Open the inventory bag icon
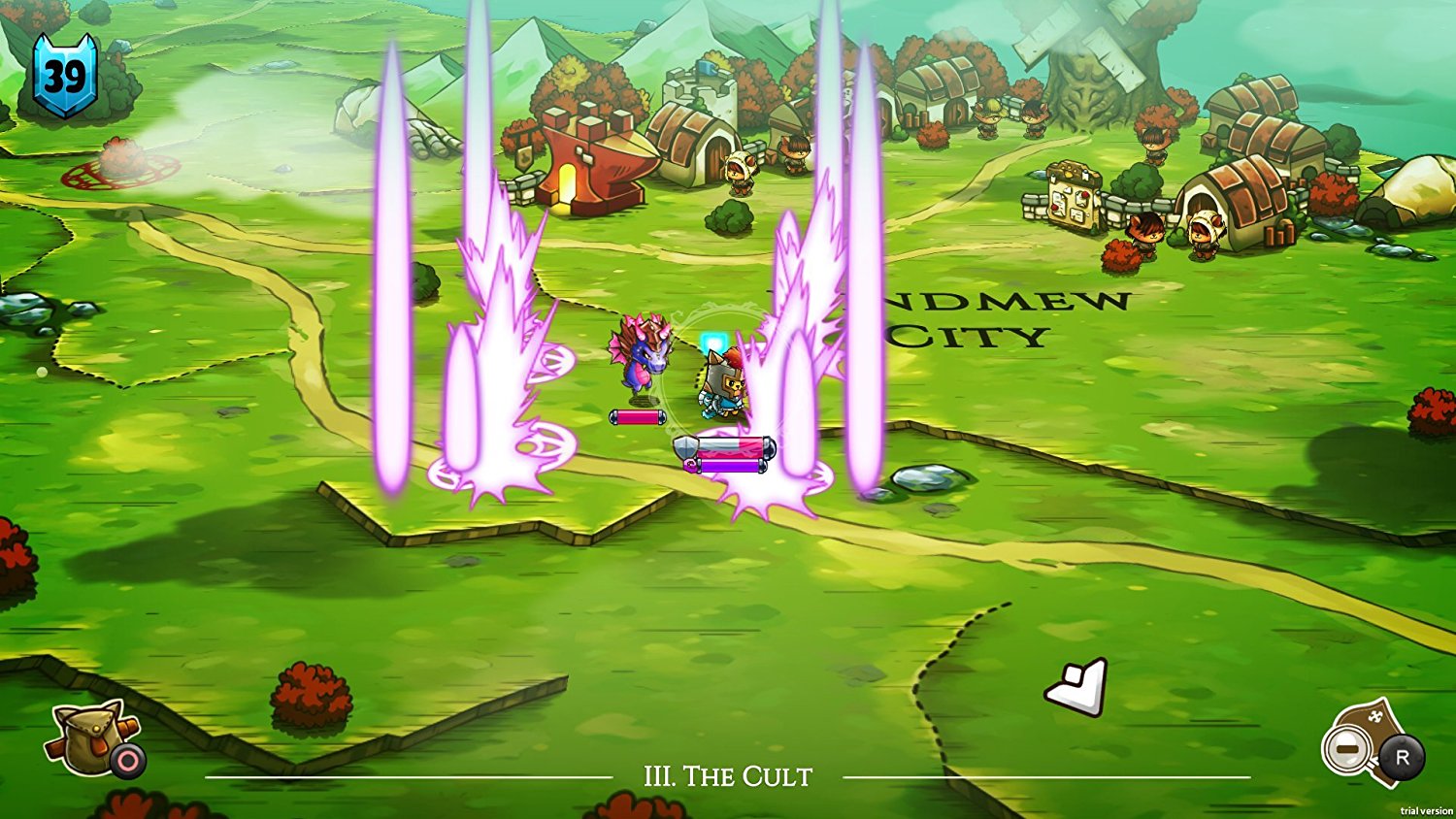Image resolution: width=1456 pixels, height=819 pixels. coord(87,742)
